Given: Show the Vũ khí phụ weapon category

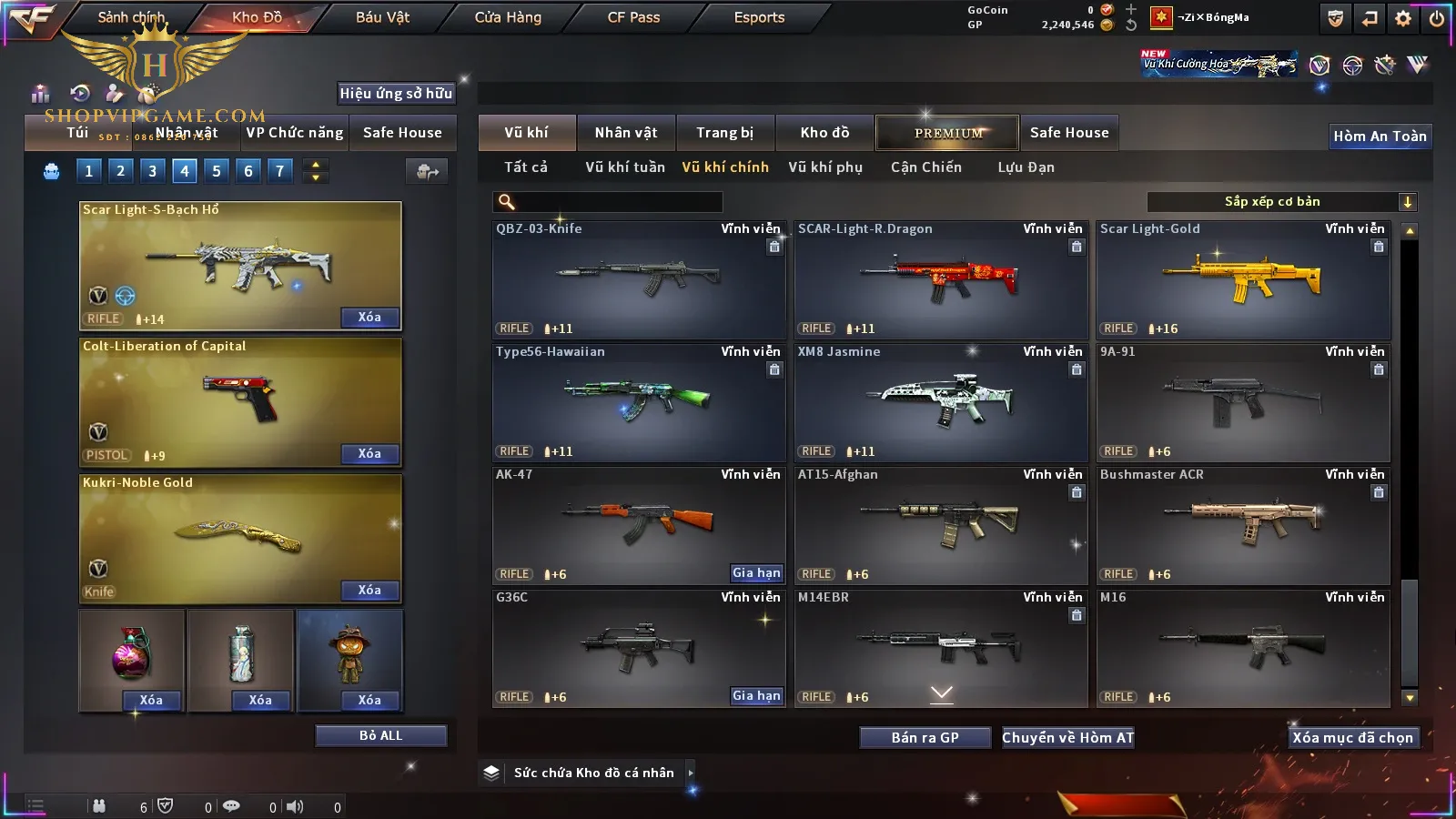Looking at the screenshot, I should pyautogui.click(x=824, y=167).
